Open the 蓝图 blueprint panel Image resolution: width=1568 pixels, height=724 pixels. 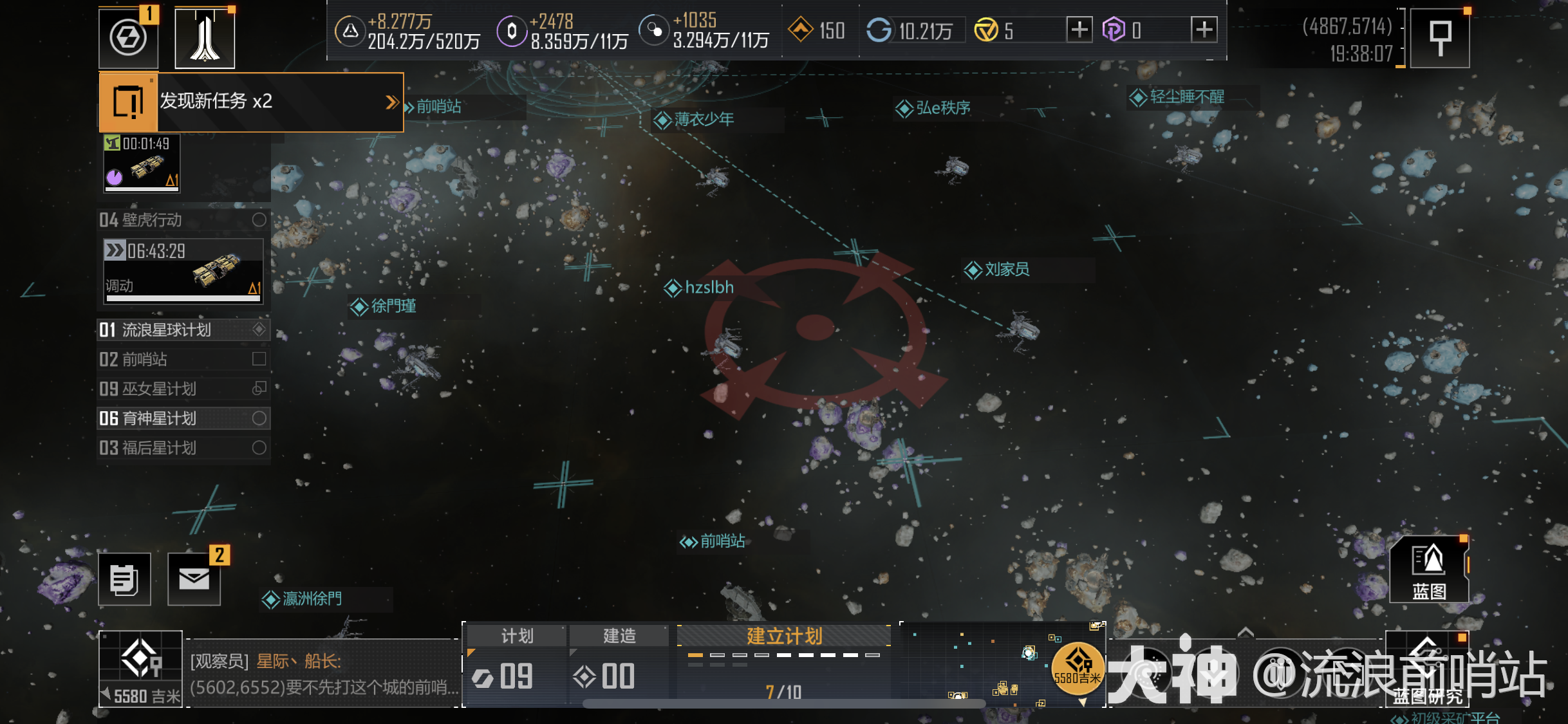1429,570
